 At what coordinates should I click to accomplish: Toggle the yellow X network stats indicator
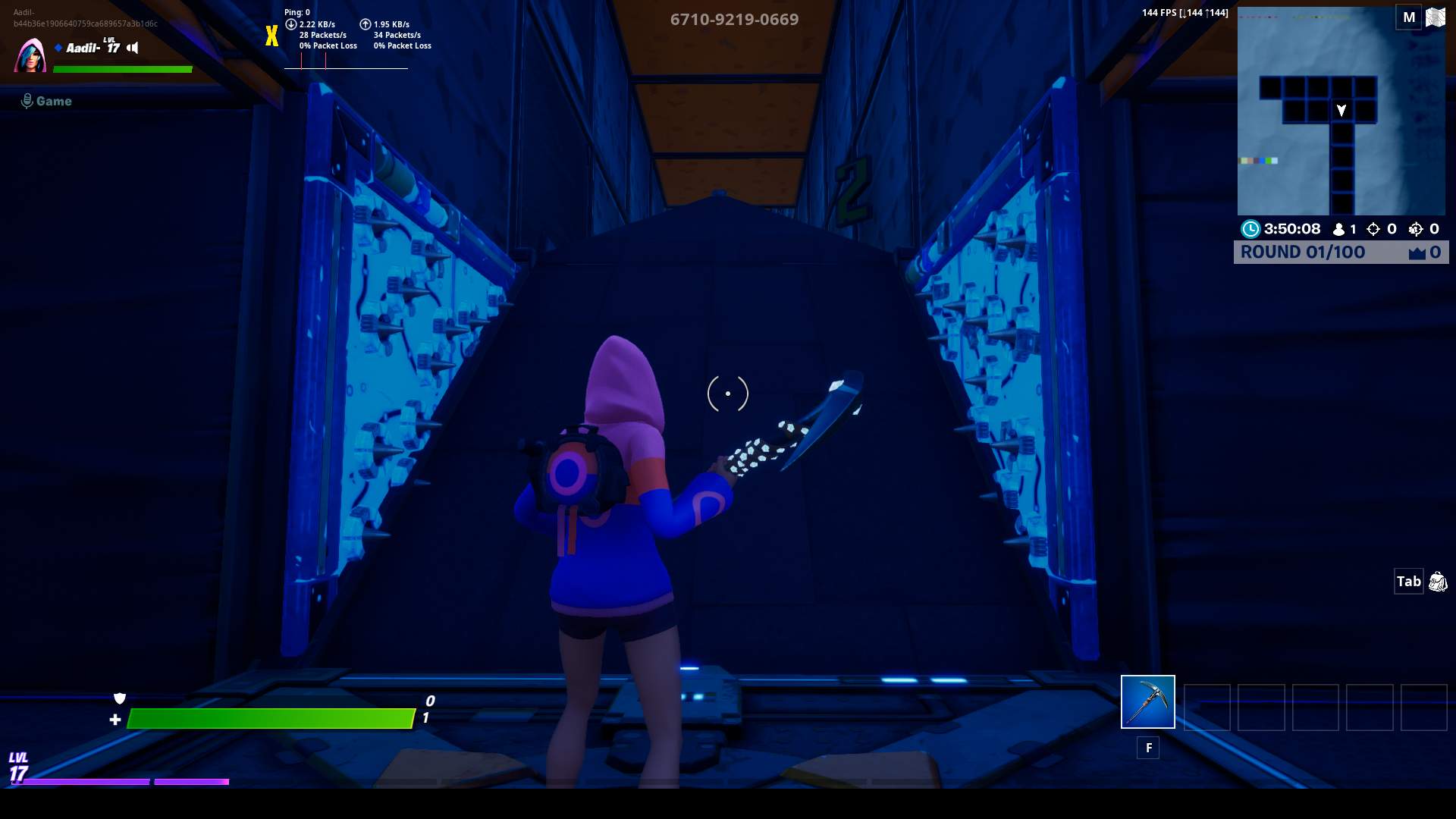pyautogui.click(x=270, y=35)
